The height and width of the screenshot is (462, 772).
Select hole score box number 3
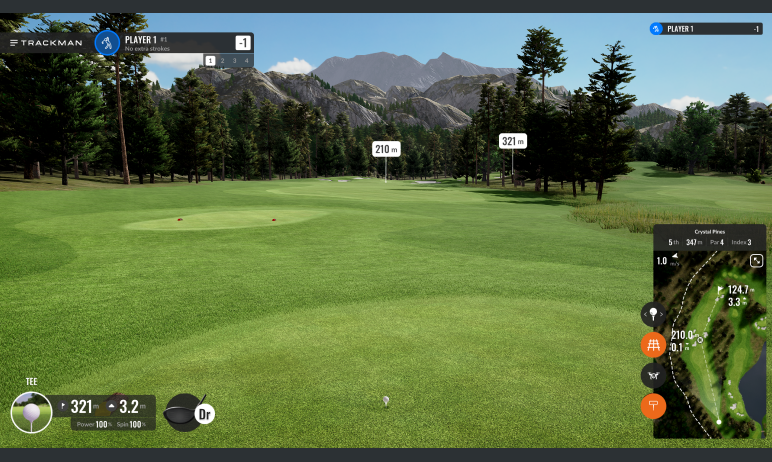tap(234, 61)
